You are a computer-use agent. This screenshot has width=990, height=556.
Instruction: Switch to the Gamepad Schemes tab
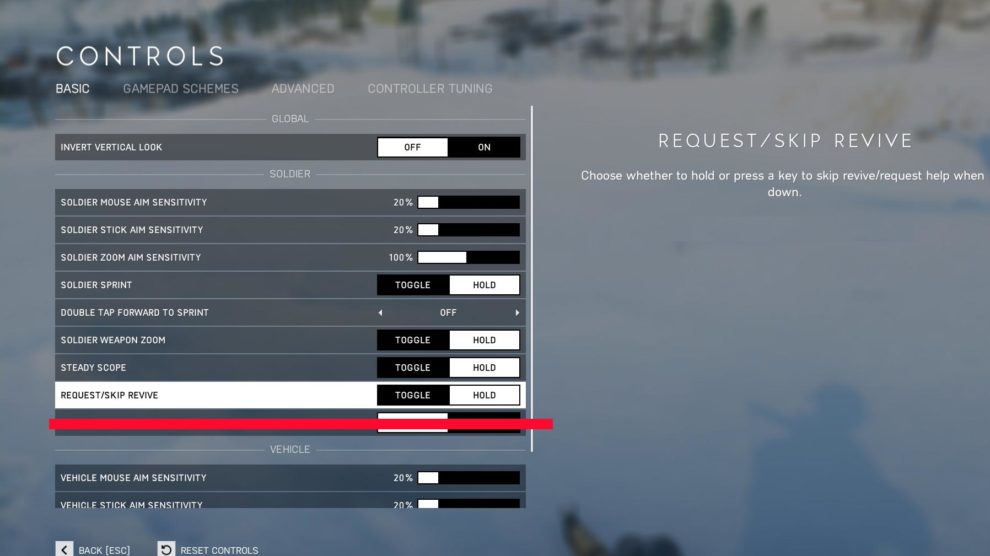point(180,89)
